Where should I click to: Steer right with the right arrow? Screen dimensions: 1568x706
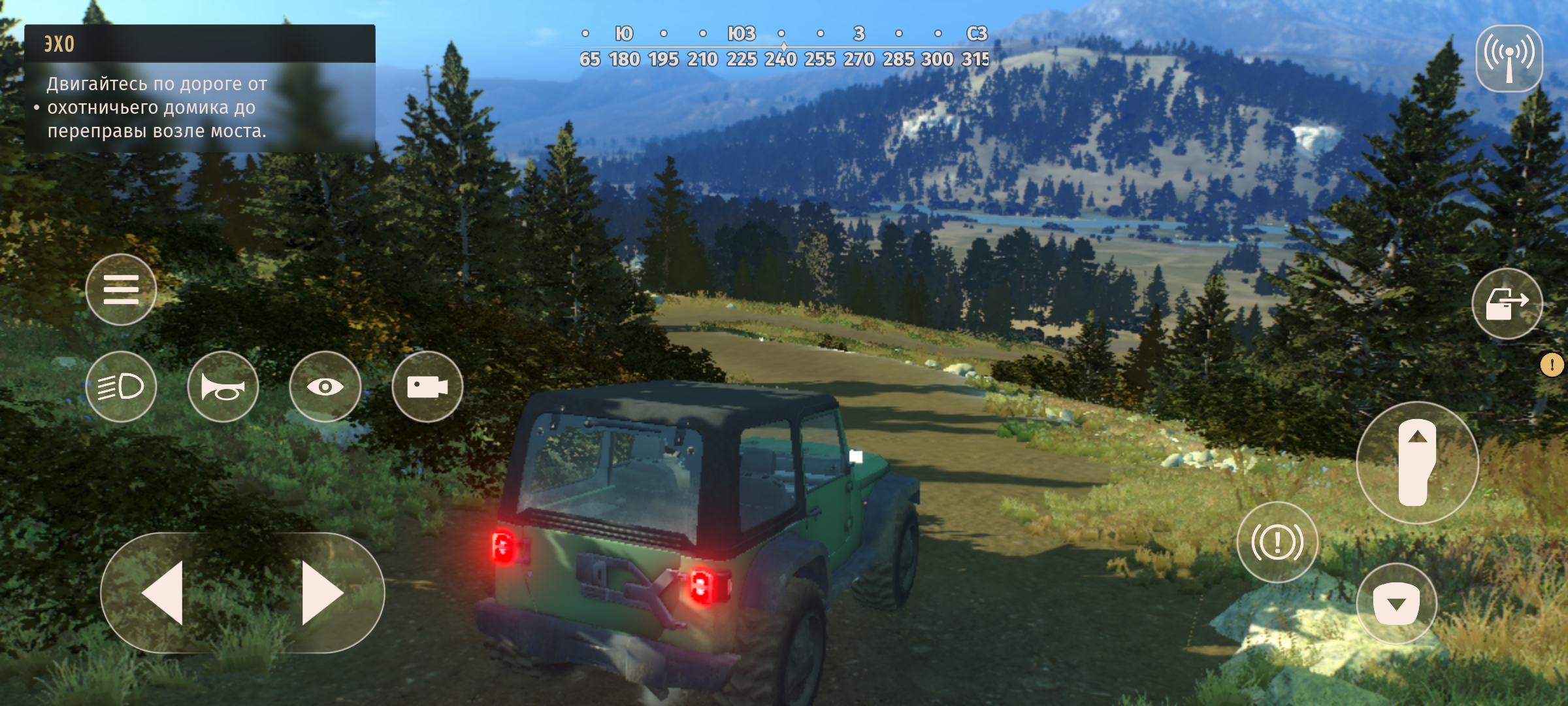pyautogui.click(x=322, y=593)
